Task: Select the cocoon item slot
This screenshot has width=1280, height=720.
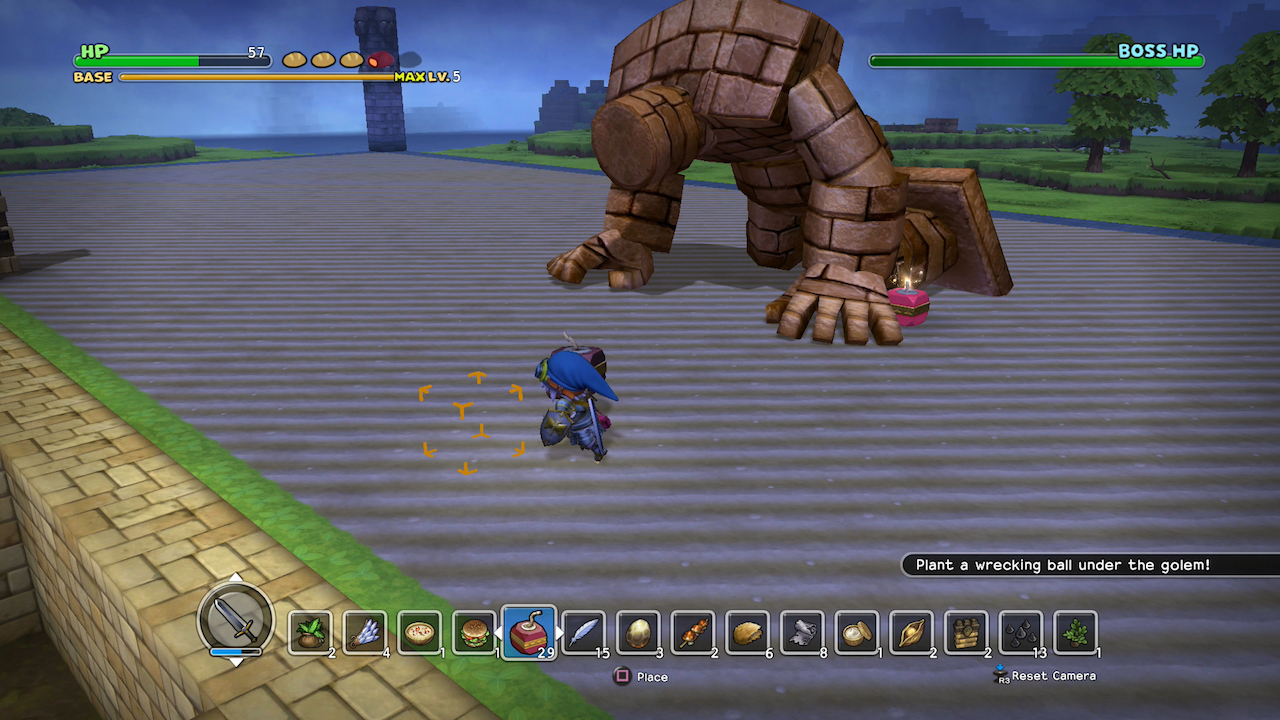Action: point(911,630)
